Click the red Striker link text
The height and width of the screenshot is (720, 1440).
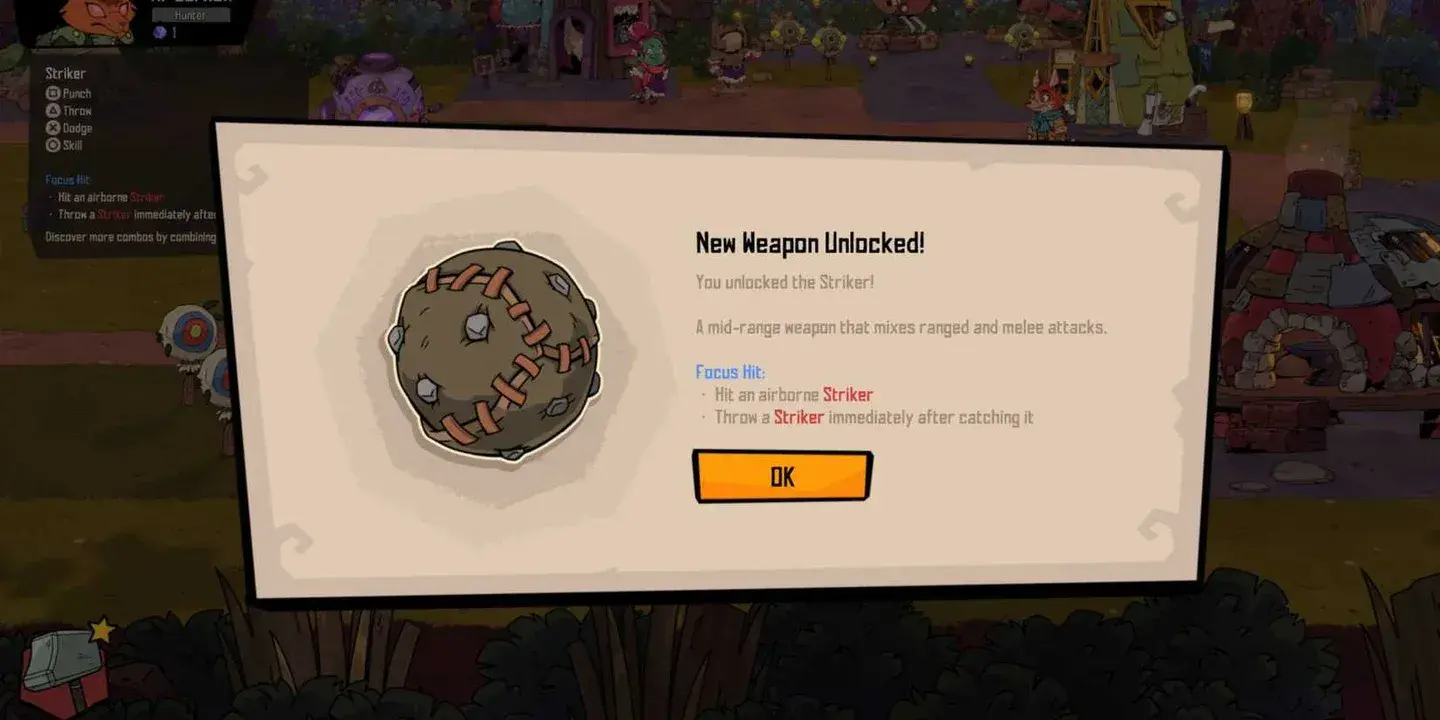(848, 394)
